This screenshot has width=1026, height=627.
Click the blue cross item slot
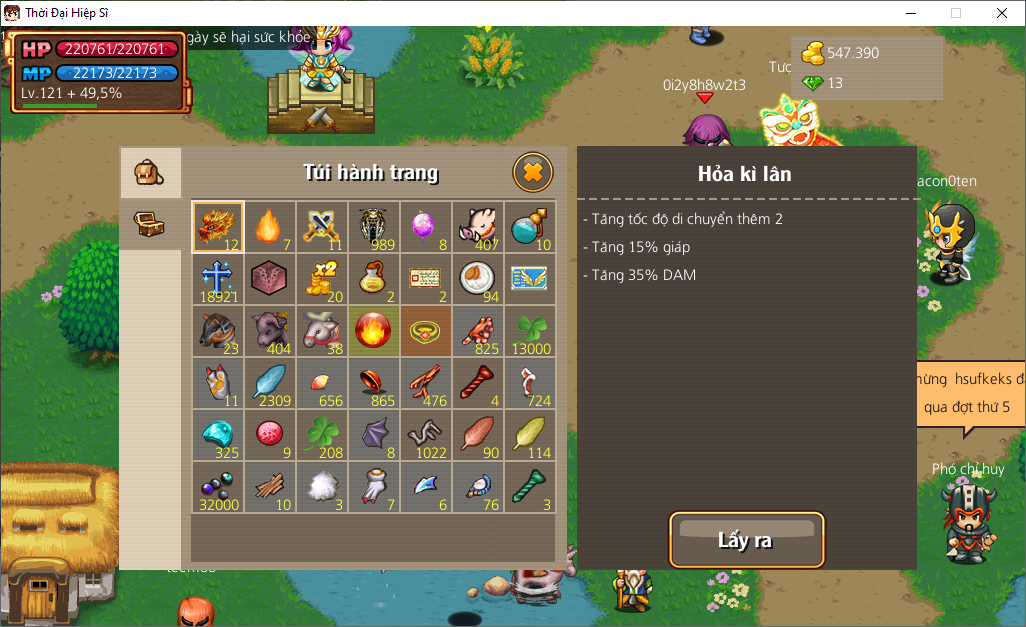pyautogui.click(x=218, y=279)
